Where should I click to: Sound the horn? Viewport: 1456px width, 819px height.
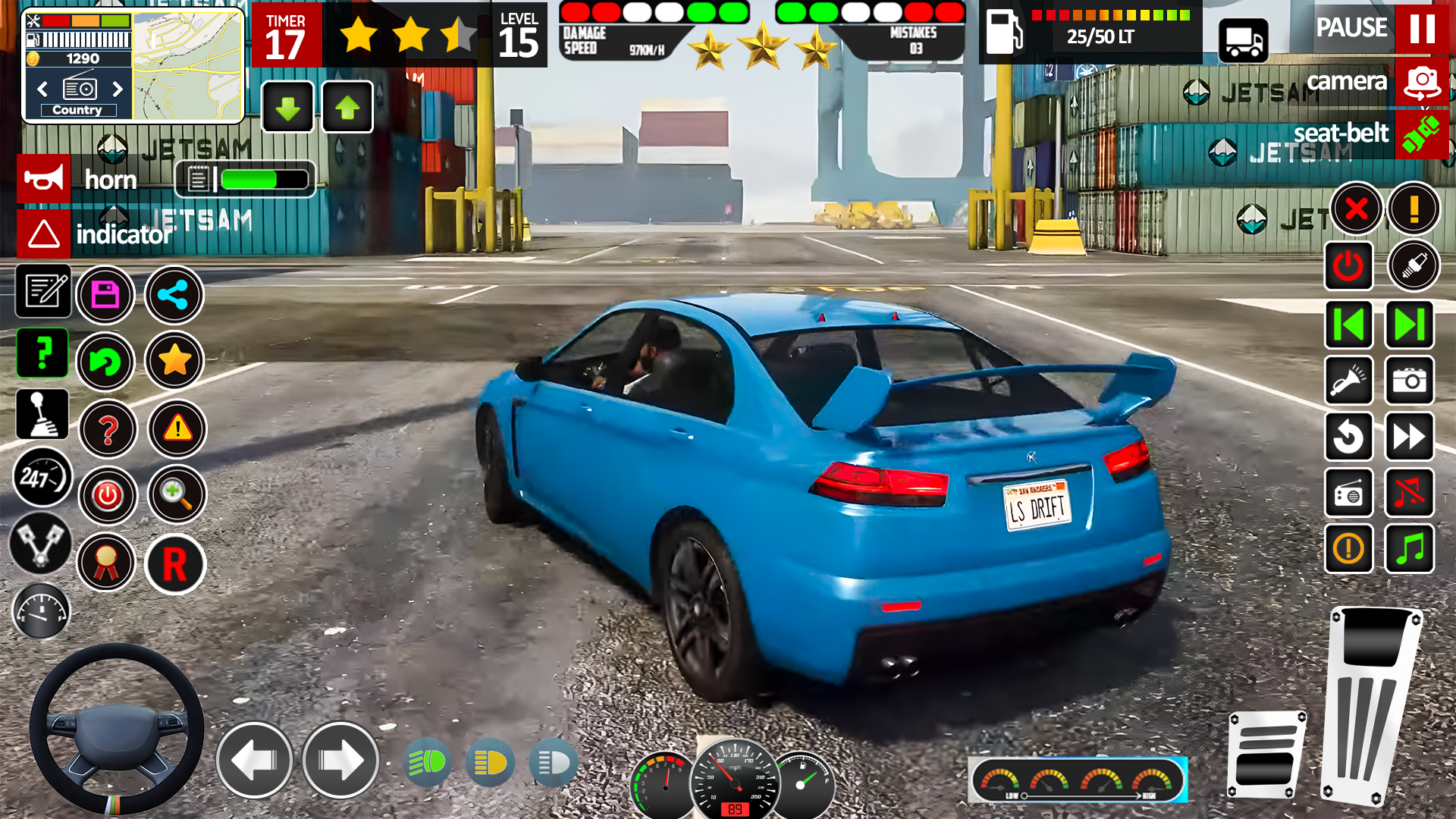43,179
